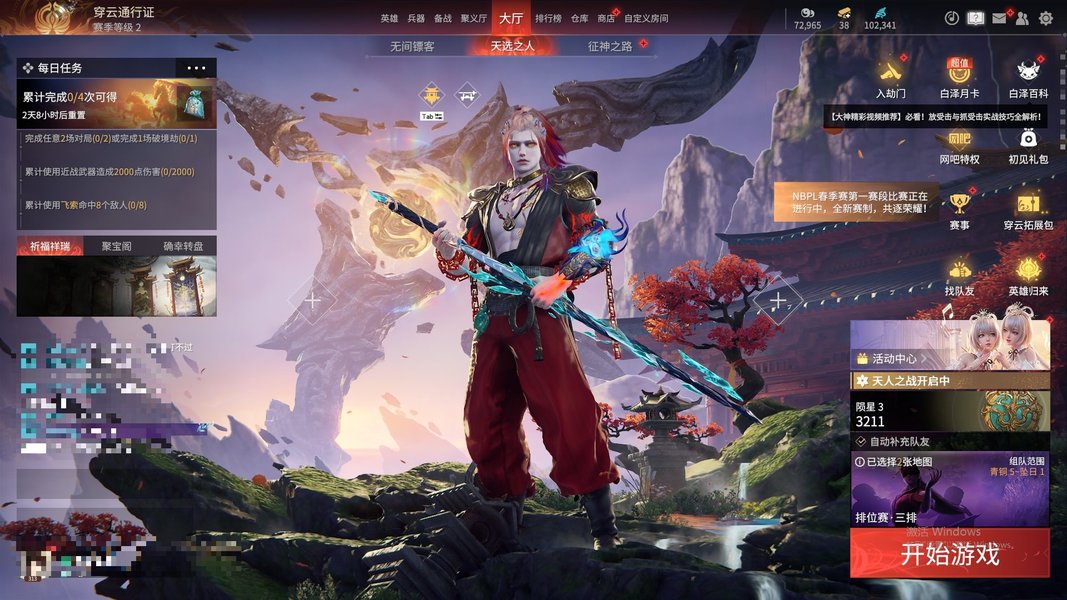The height and width of the screenshot is (600, 1067).
Task: Open the mail envelope icon
Action: (x=999, y=18)
